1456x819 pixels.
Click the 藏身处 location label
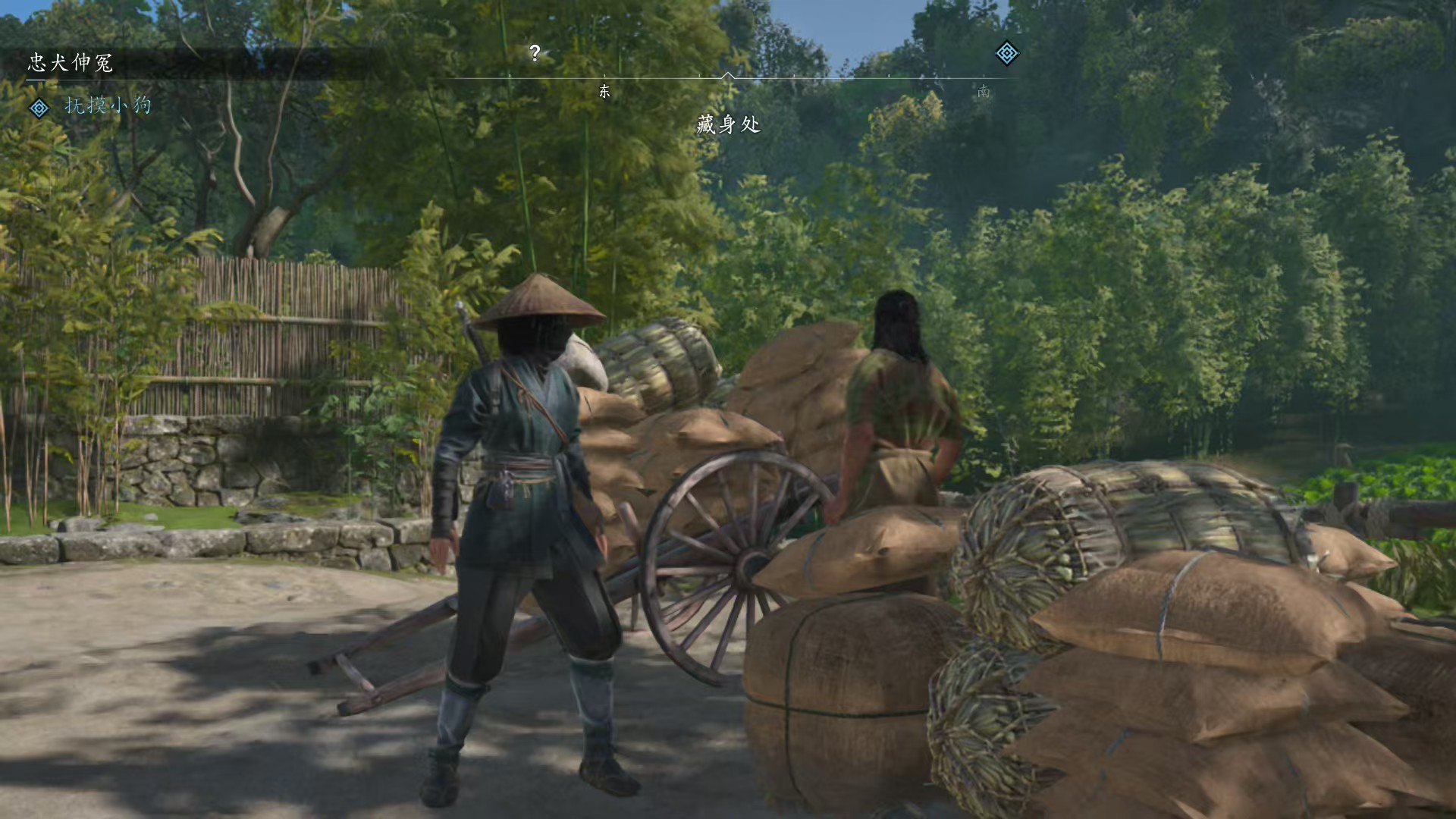coord(728,124)
